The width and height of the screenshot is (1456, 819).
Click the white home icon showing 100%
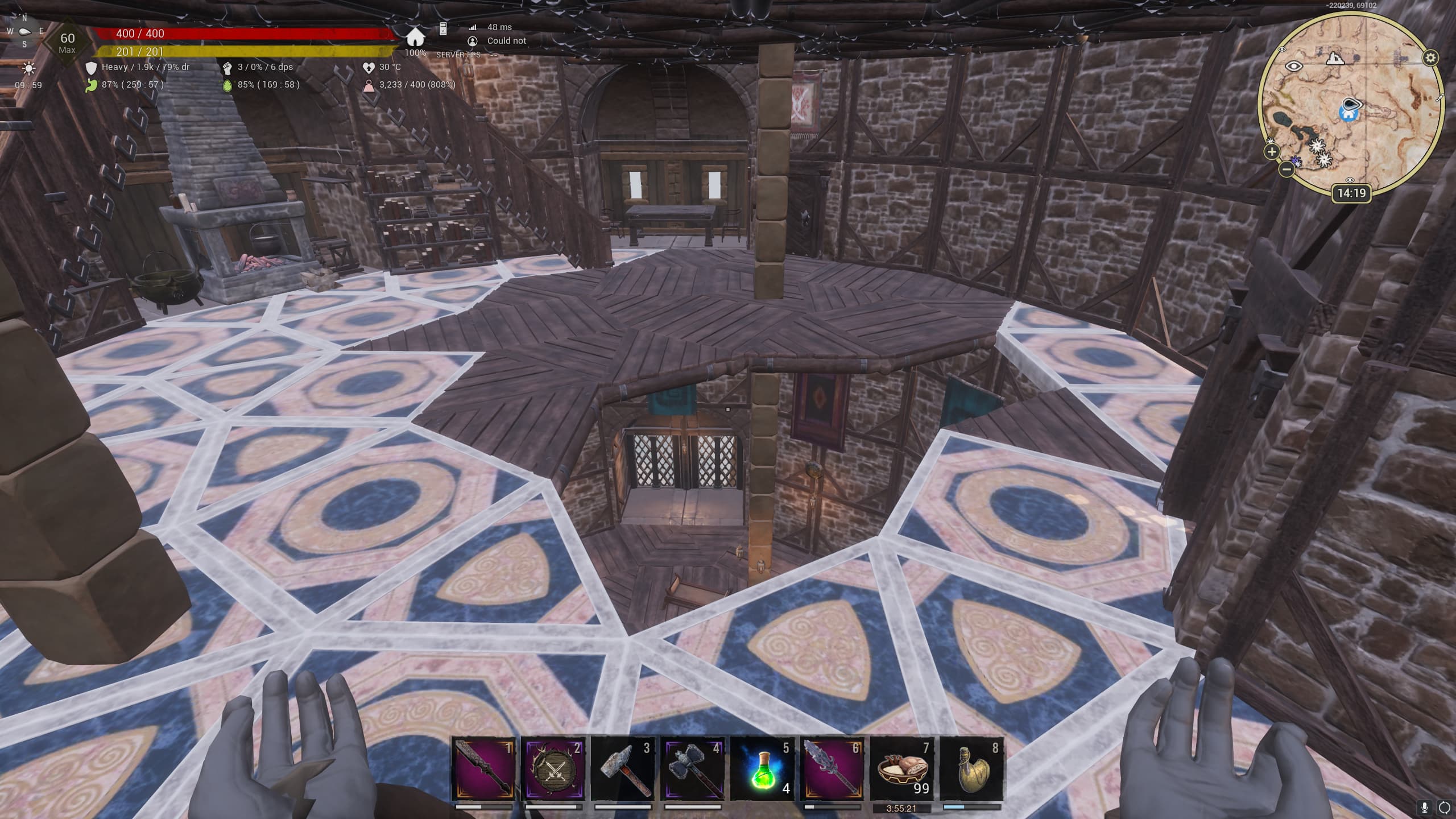415,38
